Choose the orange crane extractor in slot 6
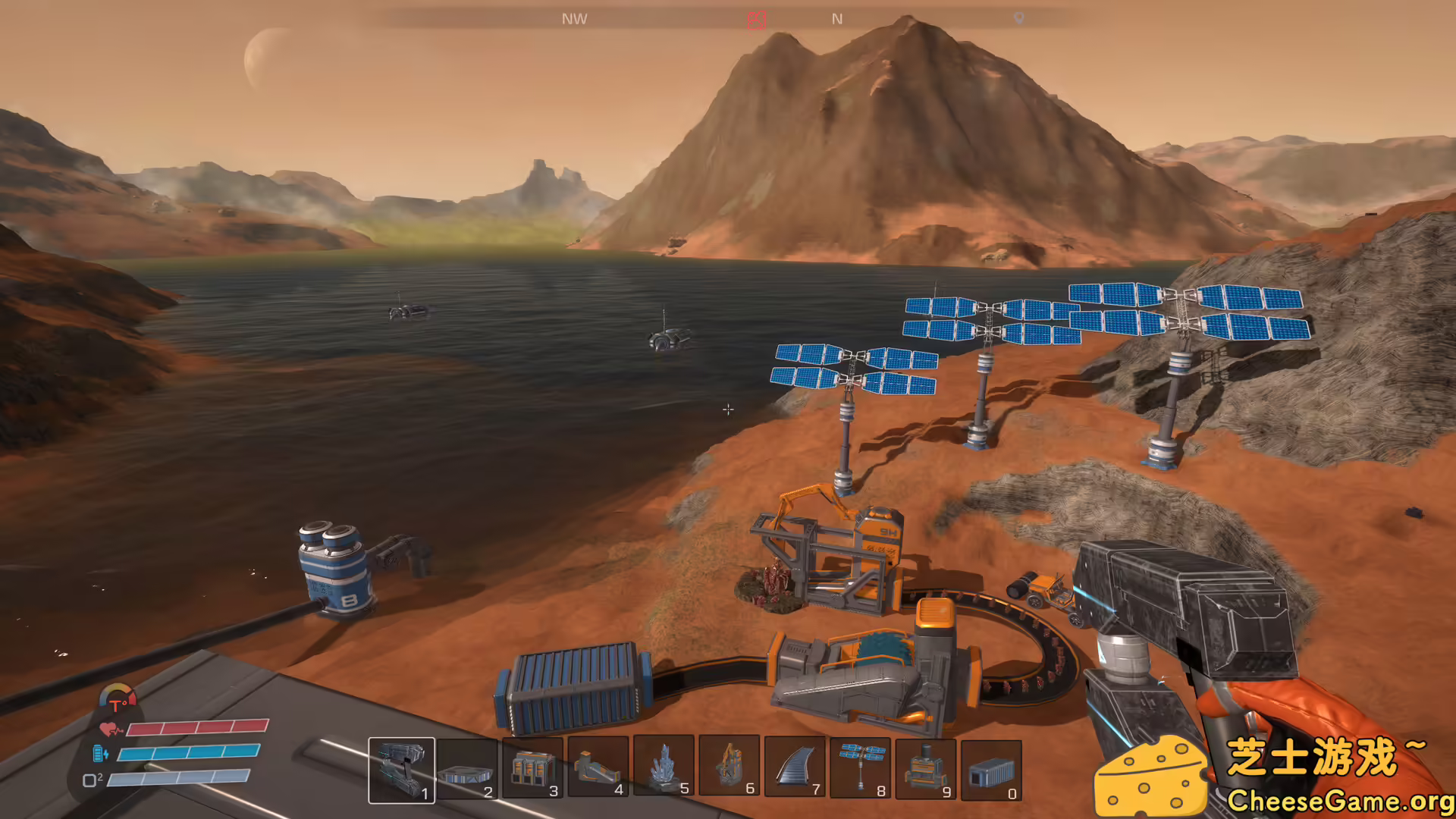 pyautogui.click(x=729, y=767)
